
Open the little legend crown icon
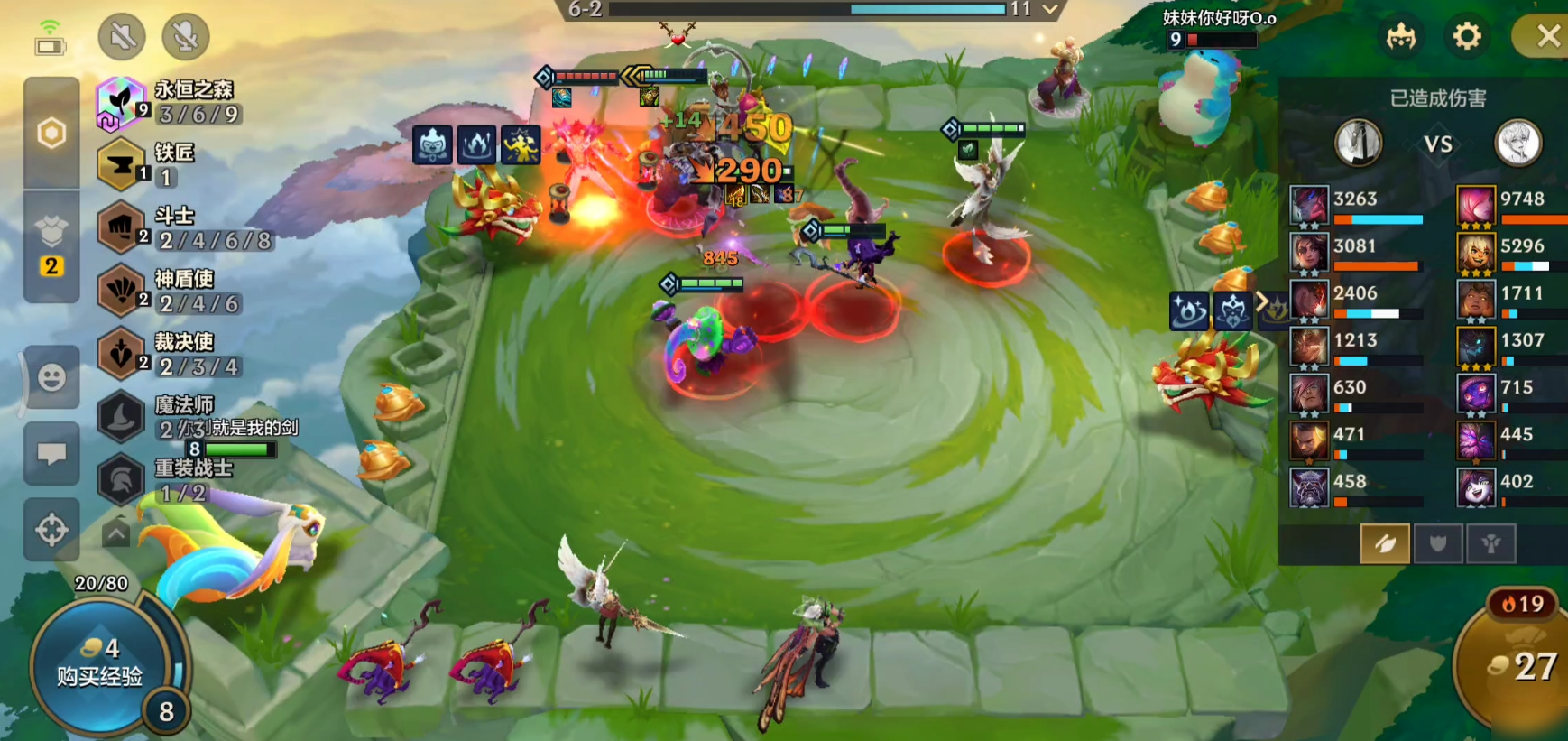[x=1401, y=36]
